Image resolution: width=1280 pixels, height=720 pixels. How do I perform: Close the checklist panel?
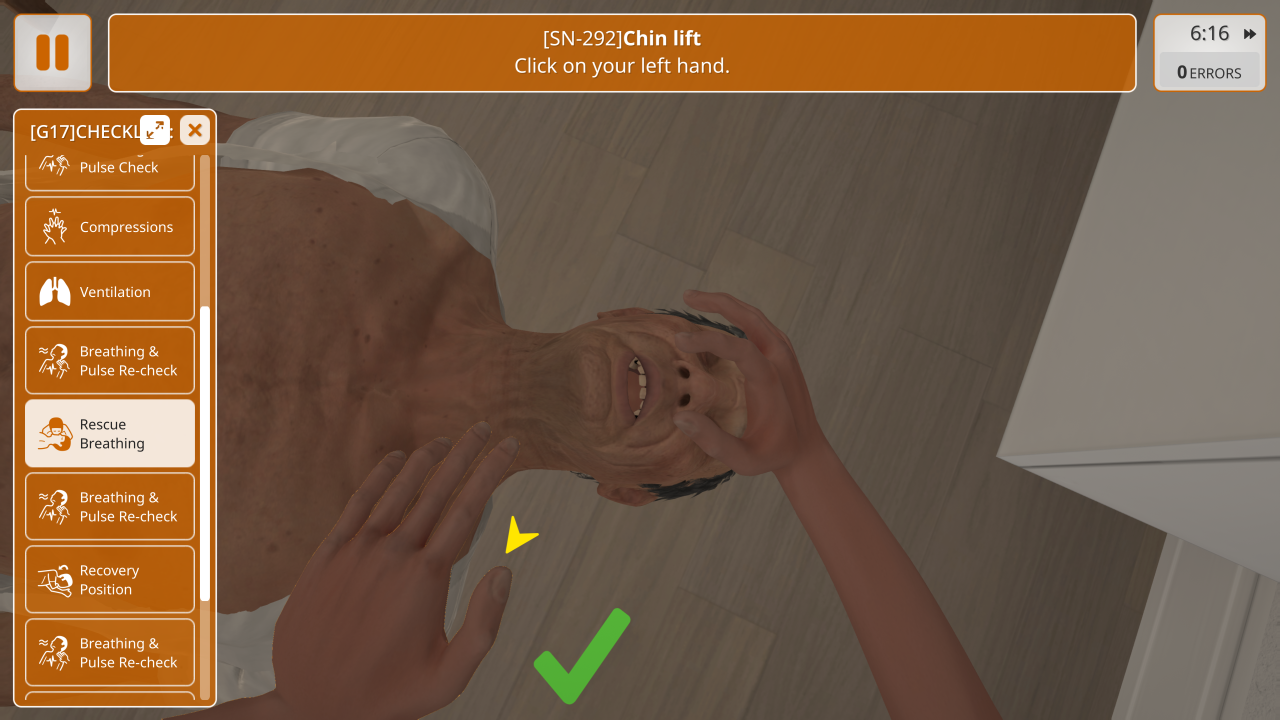[x=195, y=130]
